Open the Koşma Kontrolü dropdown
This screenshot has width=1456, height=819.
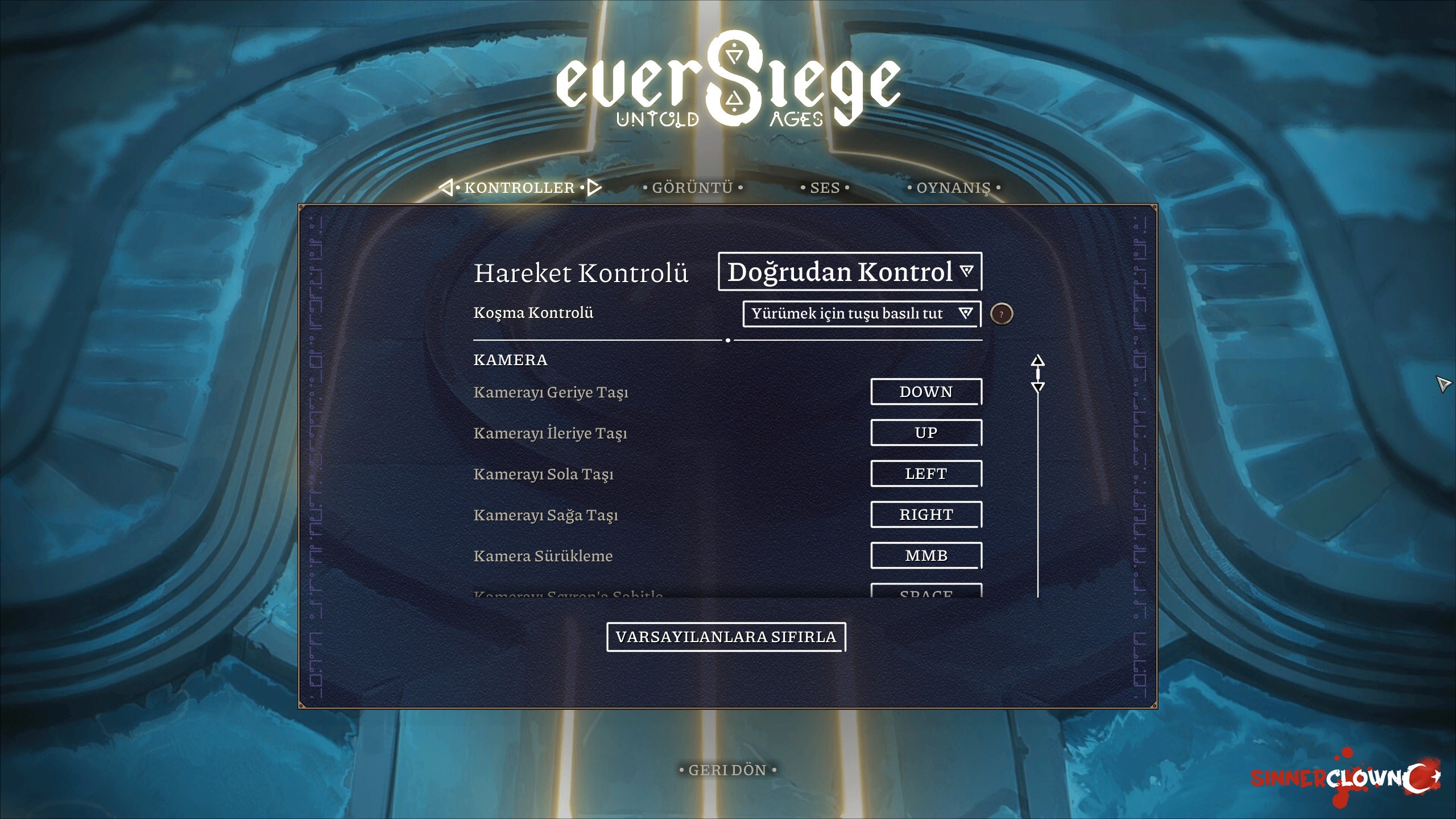(862, 313)
